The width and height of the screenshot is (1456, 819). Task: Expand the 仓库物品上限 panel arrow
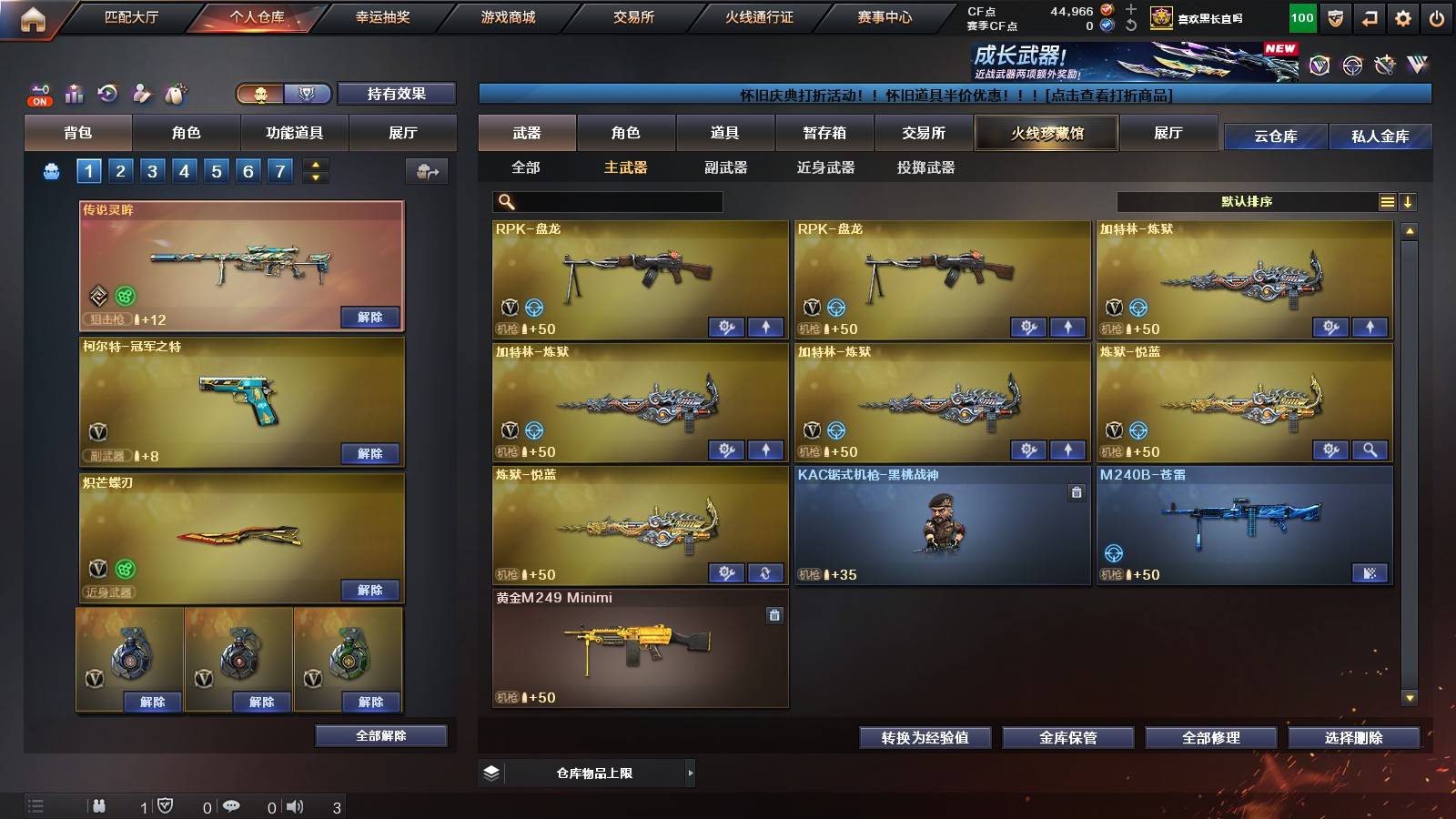(x=692, y=773)
